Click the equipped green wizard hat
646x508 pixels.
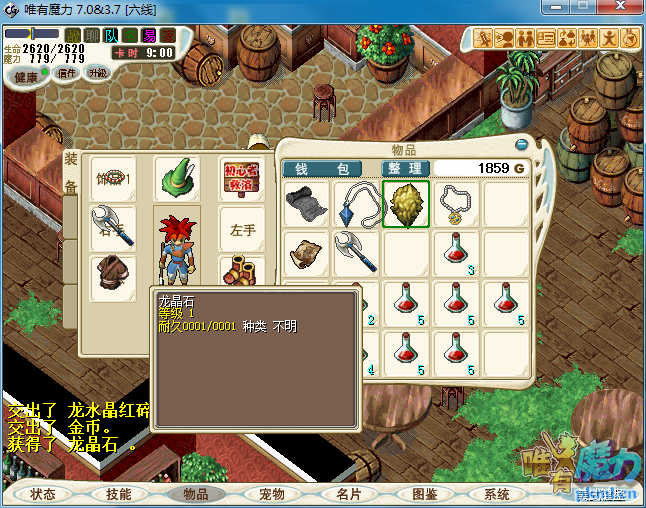[177, 180]
